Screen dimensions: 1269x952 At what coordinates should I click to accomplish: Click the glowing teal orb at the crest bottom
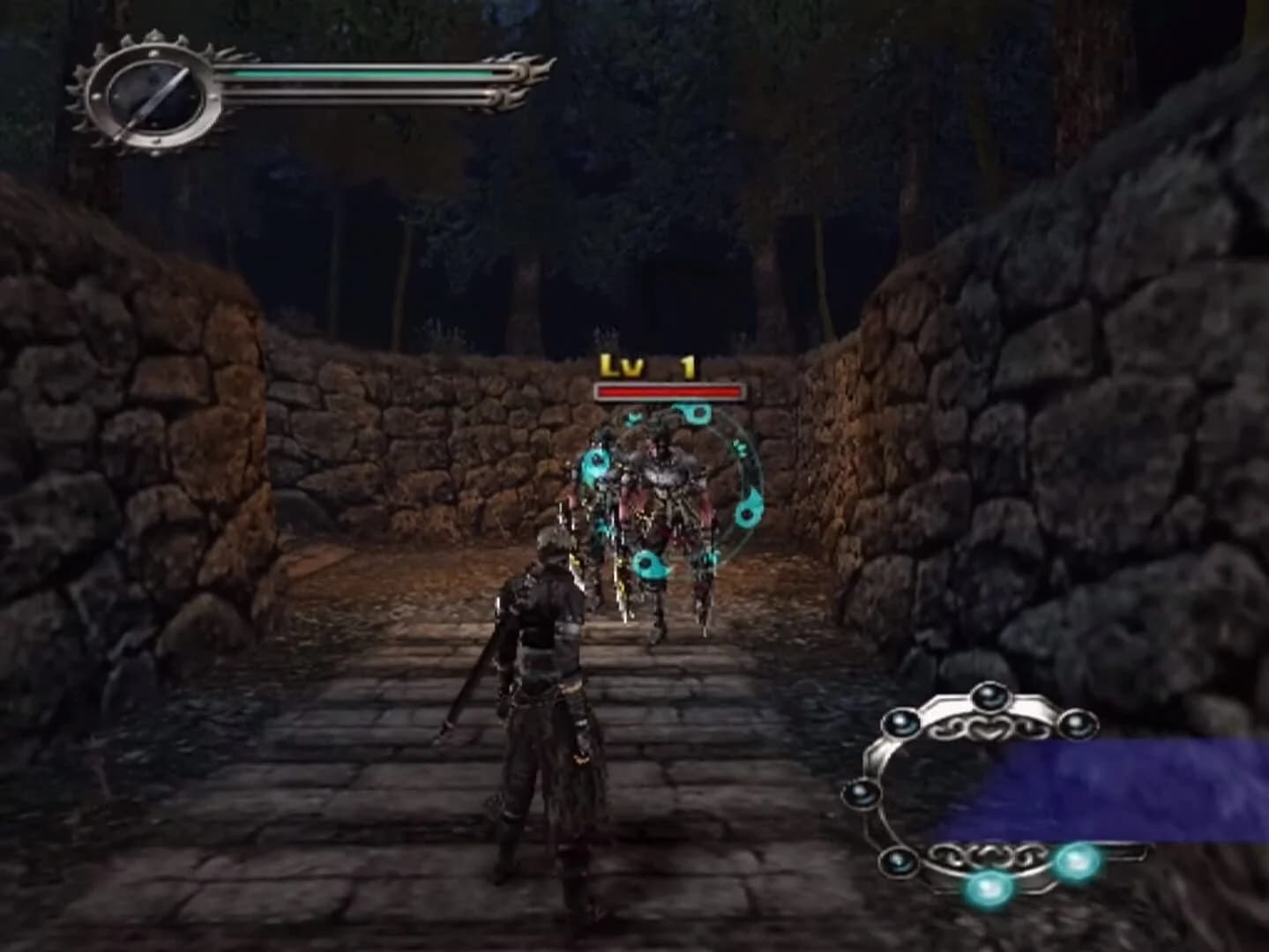(x=988, y=888)
